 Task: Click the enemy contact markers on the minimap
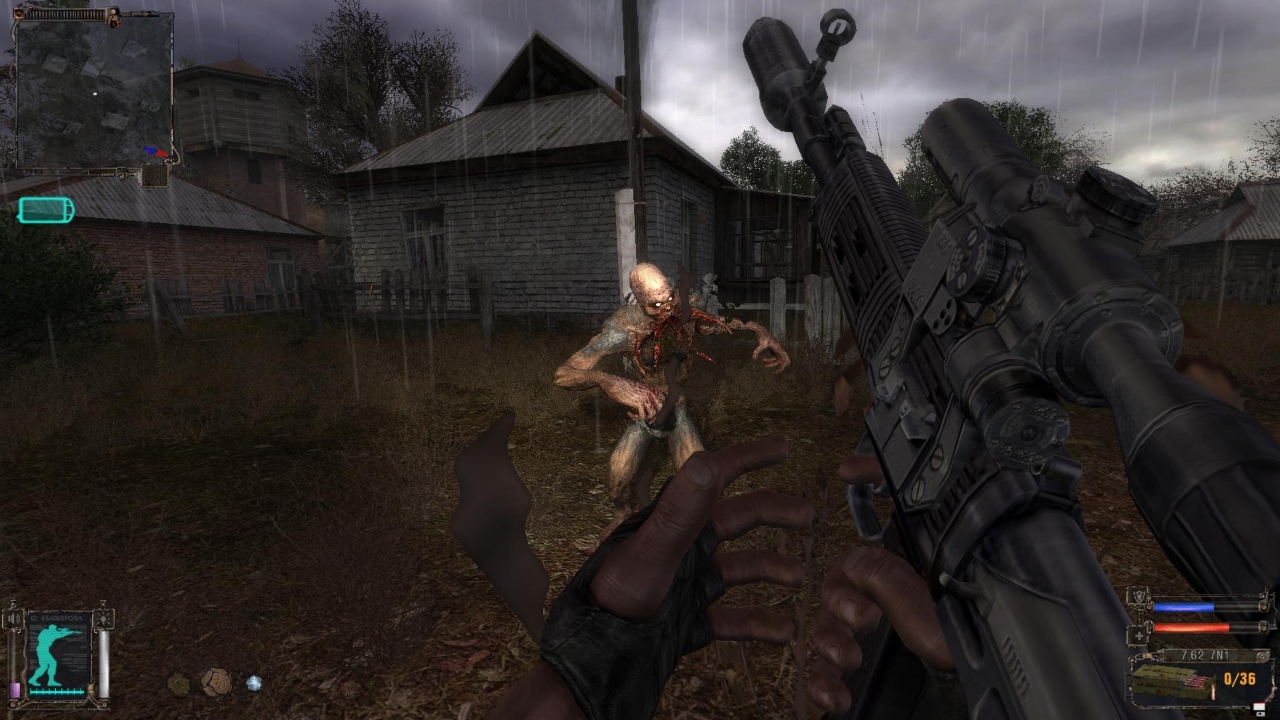(x=157, y=150)
